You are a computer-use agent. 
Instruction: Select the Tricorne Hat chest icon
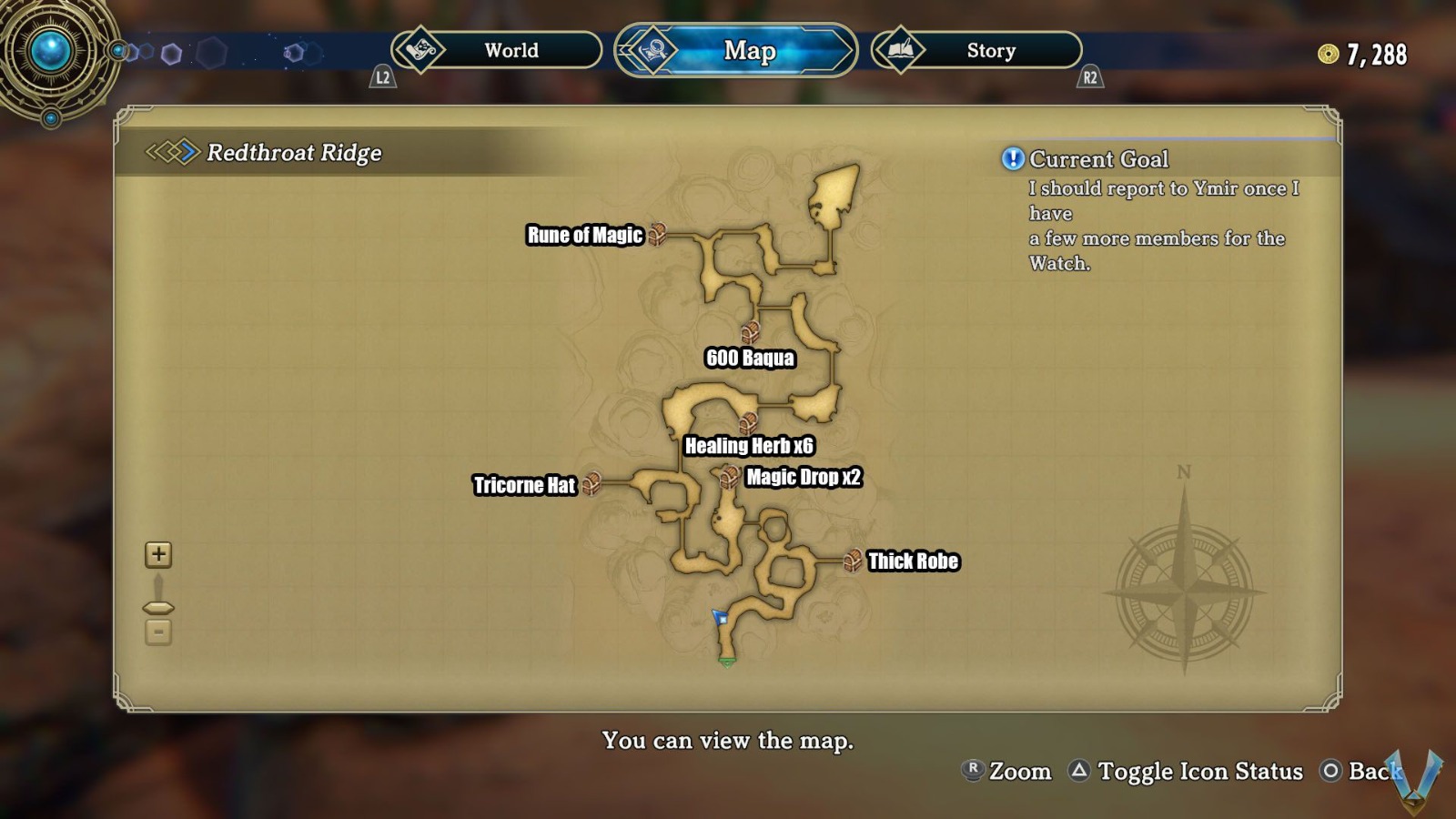coord(593,483)
